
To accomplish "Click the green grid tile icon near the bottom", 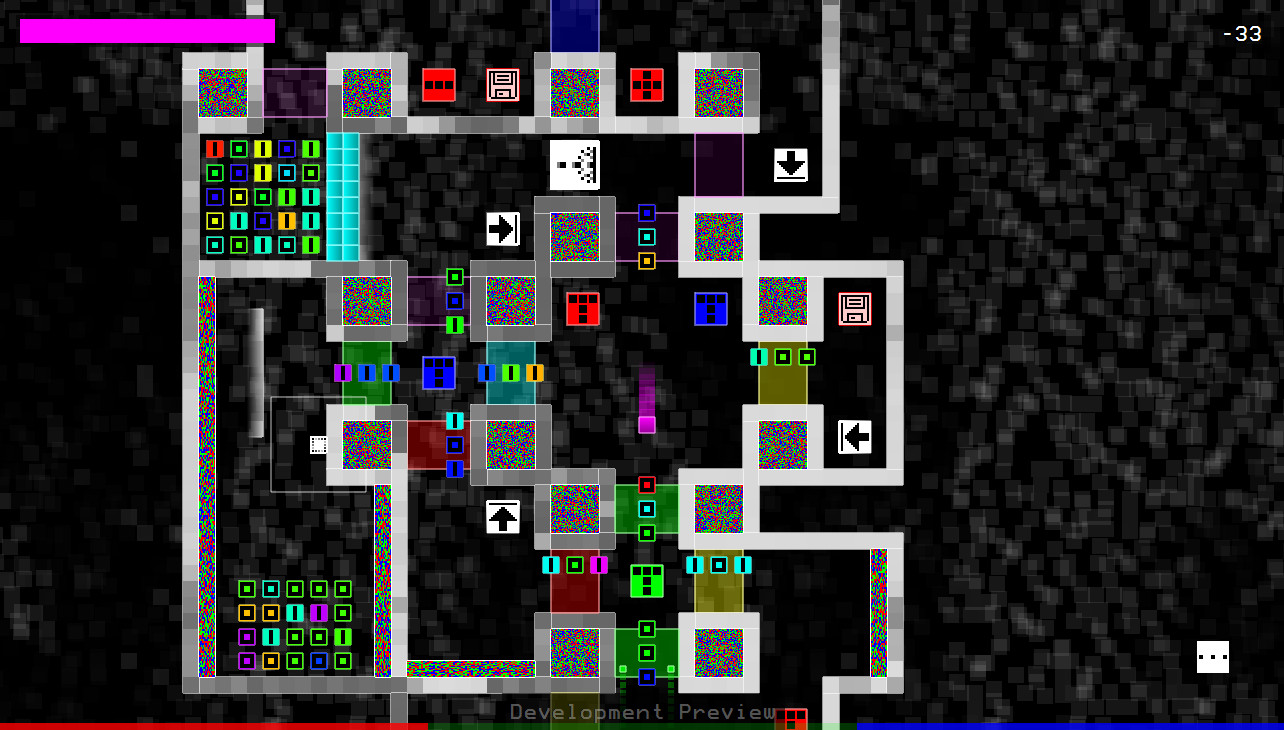I will [x=646, y=582].
